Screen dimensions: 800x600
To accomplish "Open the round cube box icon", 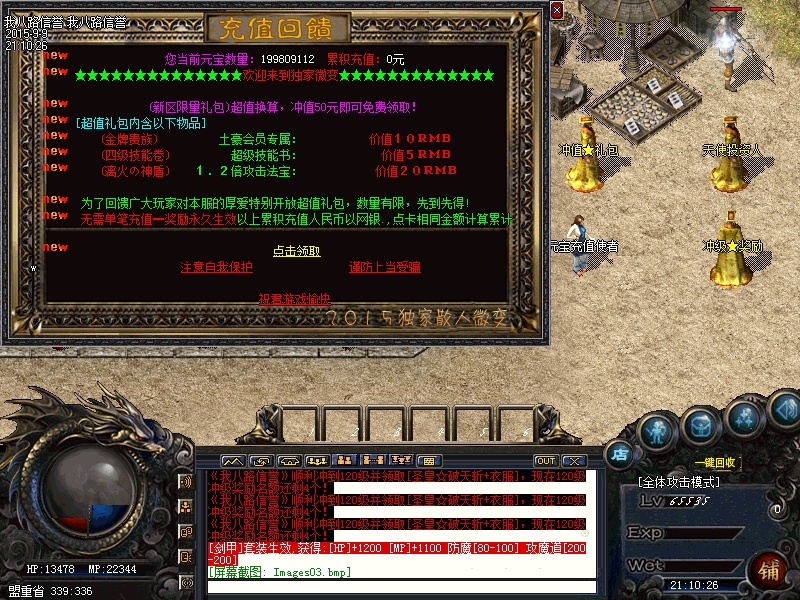I will tap(700, 426).
